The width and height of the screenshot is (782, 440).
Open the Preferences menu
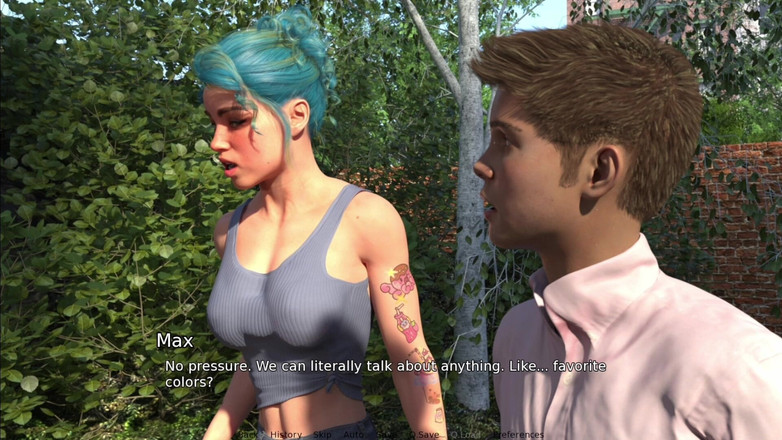click(518, 435)
